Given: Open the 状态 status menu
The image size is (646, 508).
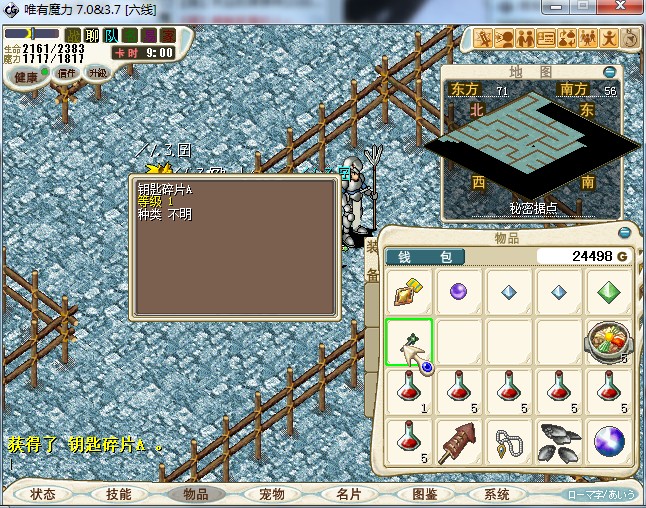Looking at the screenshot, I should tap(43, 494).
